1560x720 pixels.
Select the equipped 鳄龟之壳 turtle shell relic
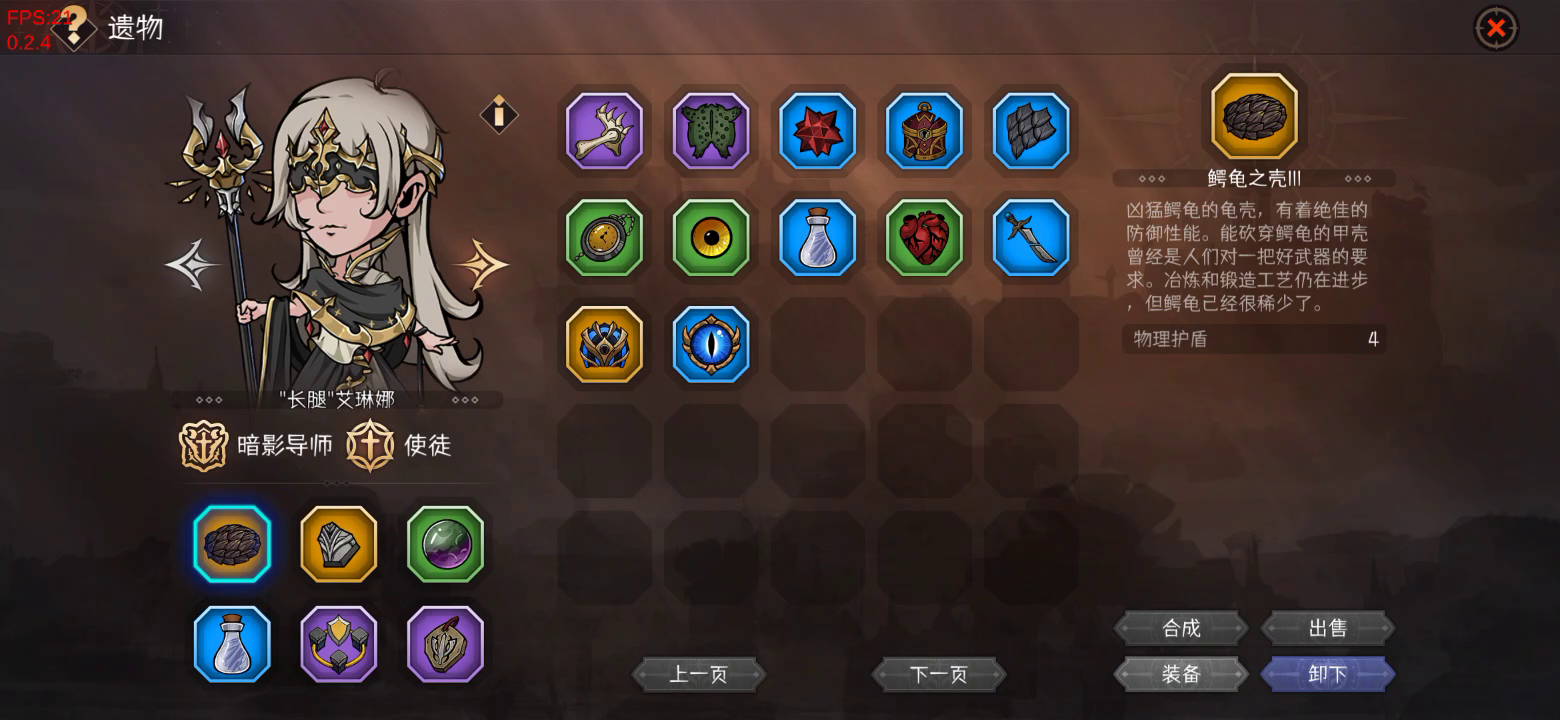231,544
